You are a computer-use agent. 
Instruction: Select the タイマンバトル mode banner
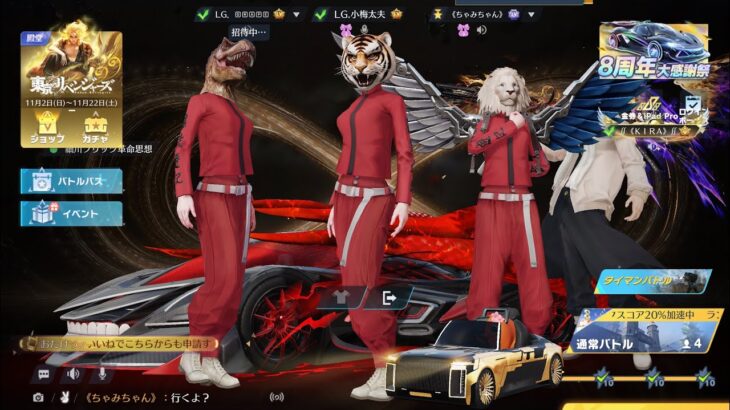(x=653, y=281)
